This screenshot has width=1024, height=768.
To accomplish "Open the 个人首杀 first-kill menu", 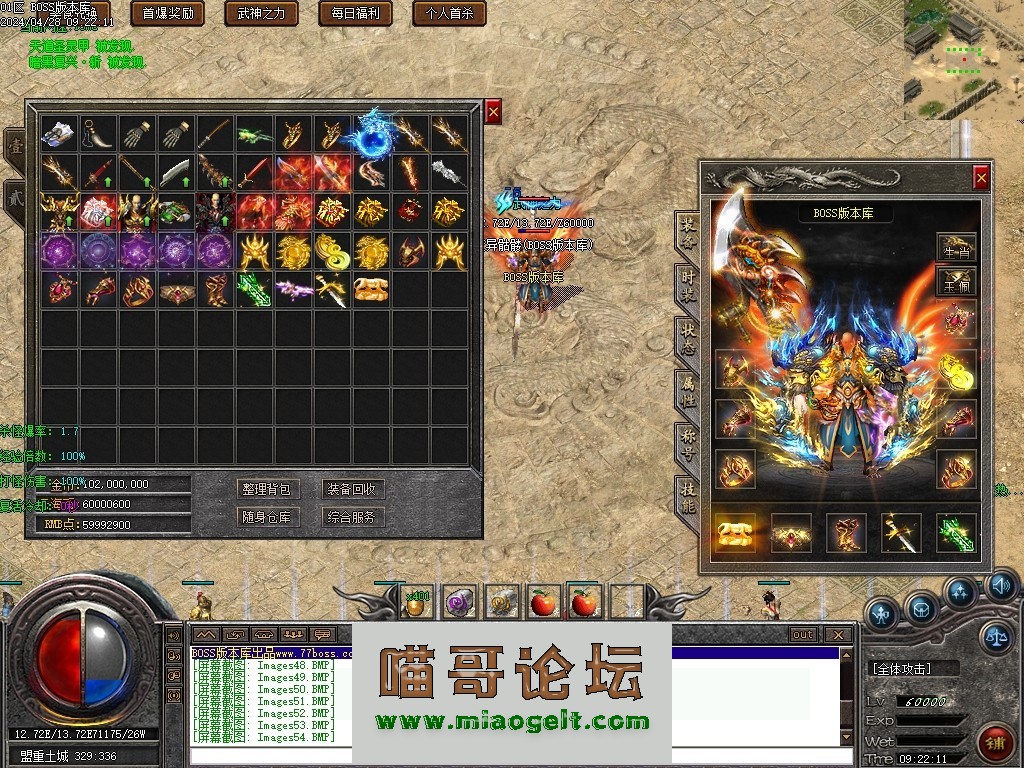I will click(449, 14).
